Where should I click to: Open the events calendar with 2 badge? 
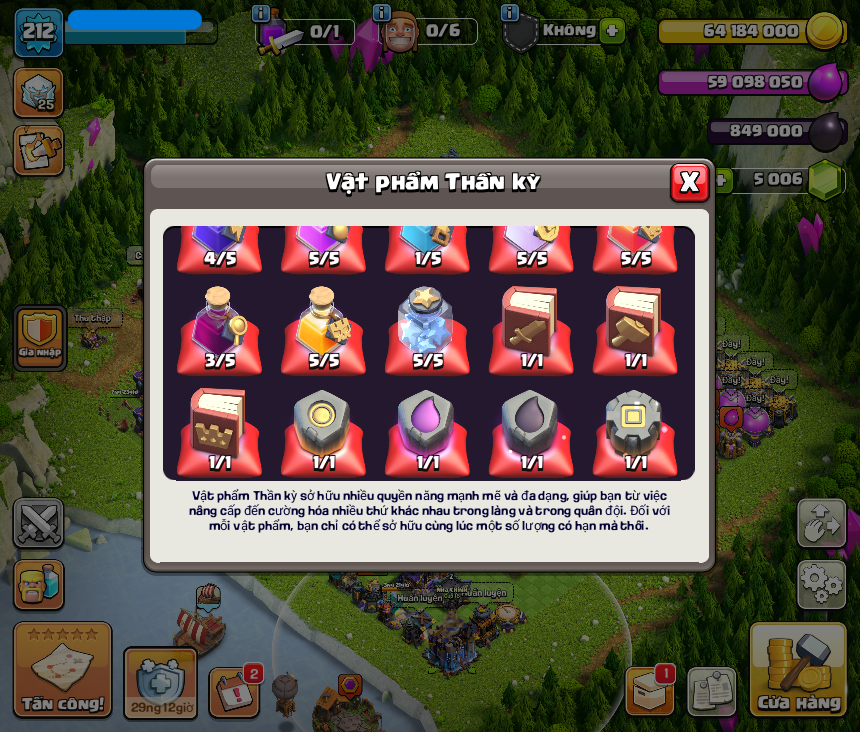point(234,691)
